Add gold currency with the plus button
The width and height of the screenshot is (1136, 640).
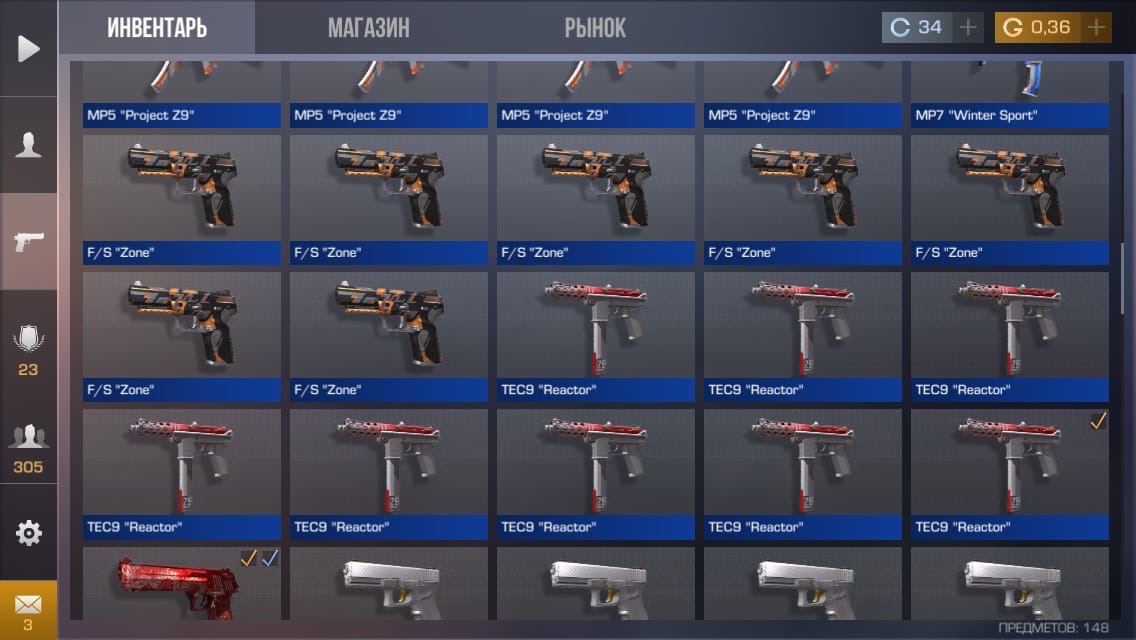[x=1097, y=27]
